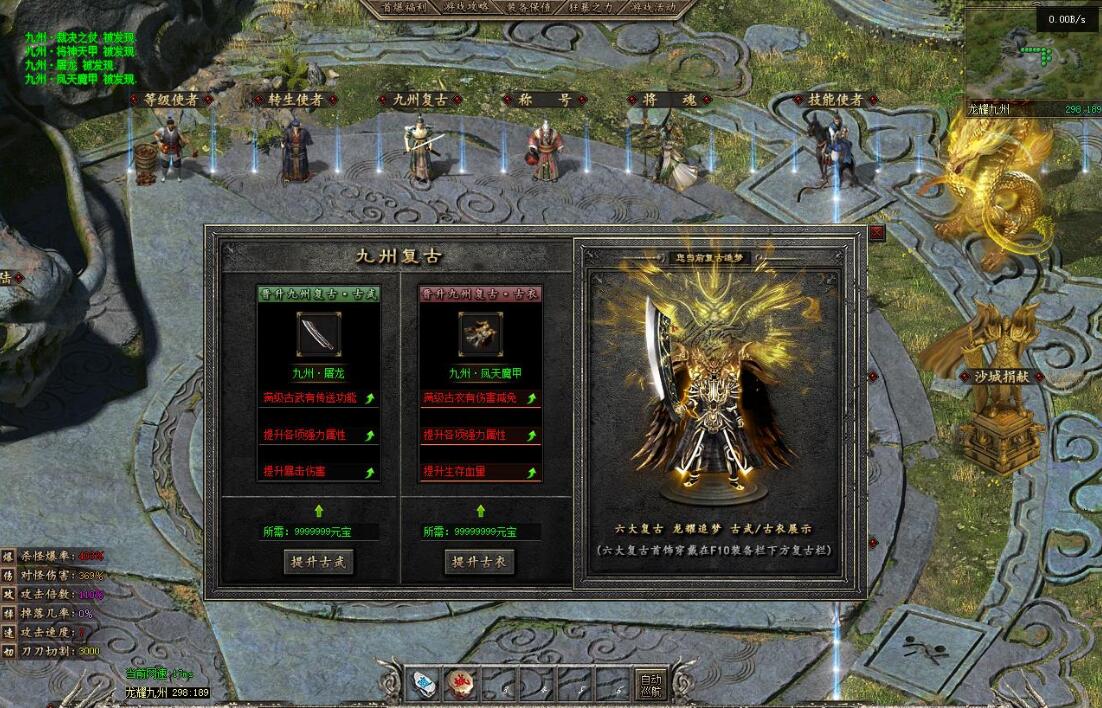Use the red 城 town-return stone
Image resolution: width=1102 pixels, height=708 pixels.
point(461,684)
